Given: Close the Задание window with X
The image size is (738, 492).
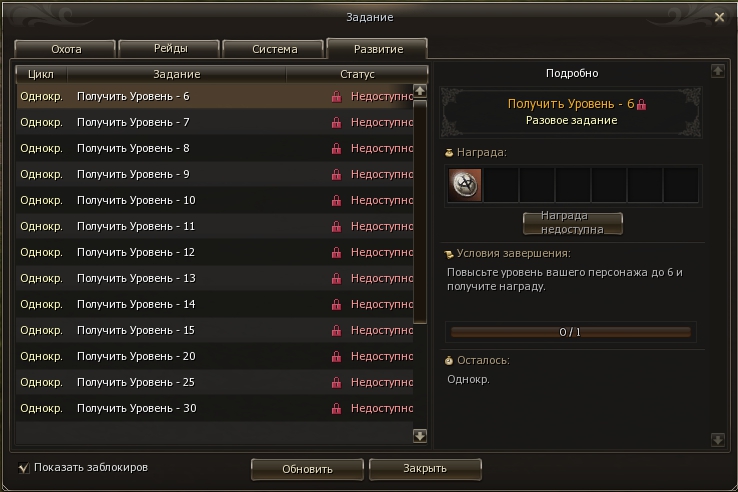Looking at the screenshot, I should (x=719, y=17).
